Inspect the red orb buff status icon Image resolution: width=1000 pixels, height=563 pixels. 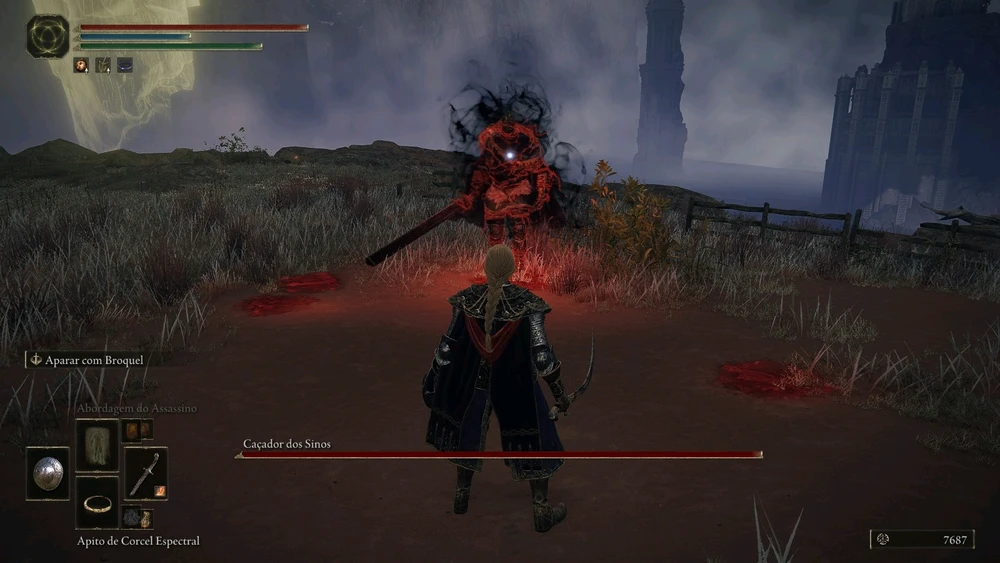(81, 65)
